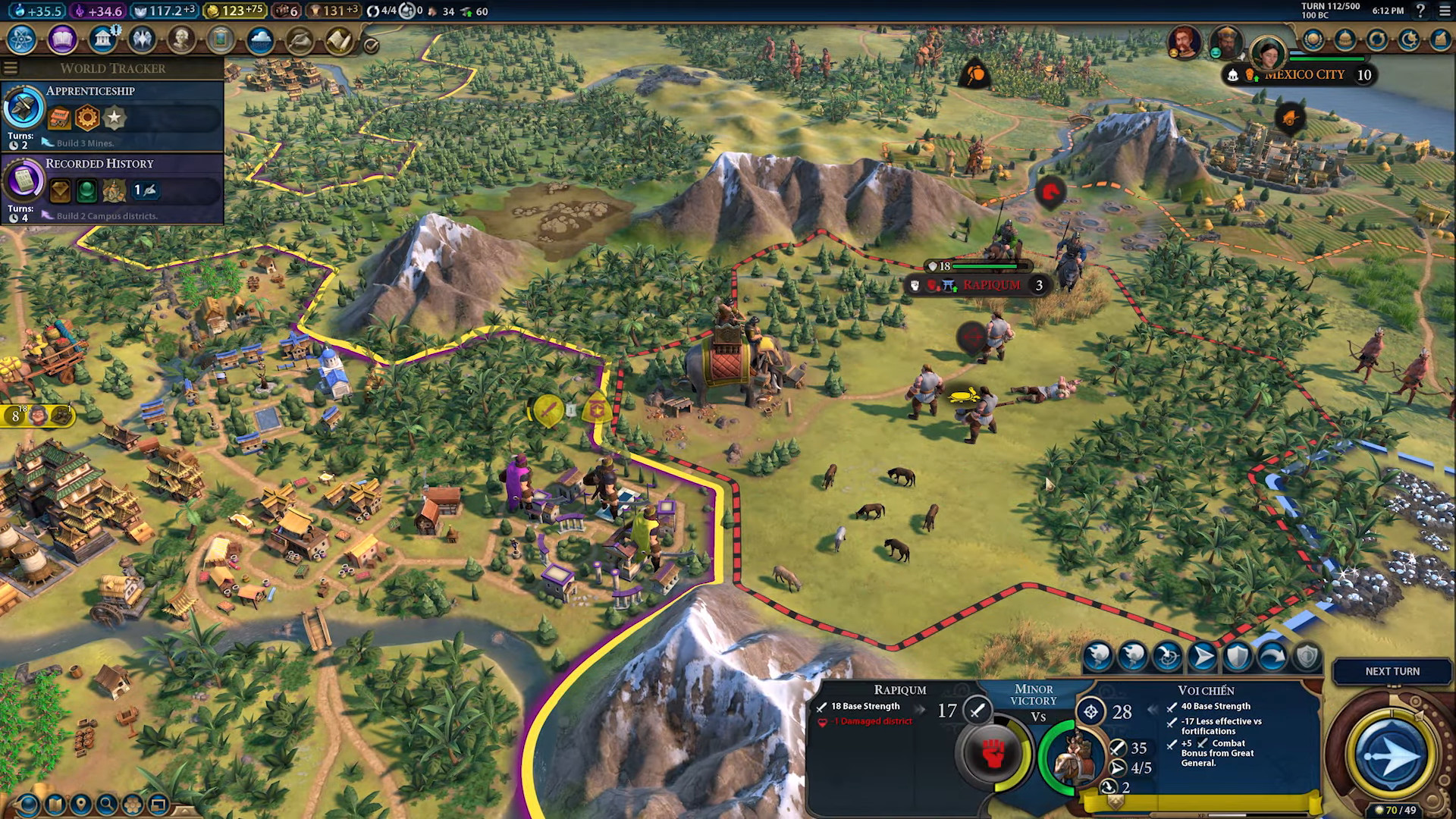Skip the unit's turn with curved arrow
The image size is (1456, 819).
click(x=1272, y=657)
